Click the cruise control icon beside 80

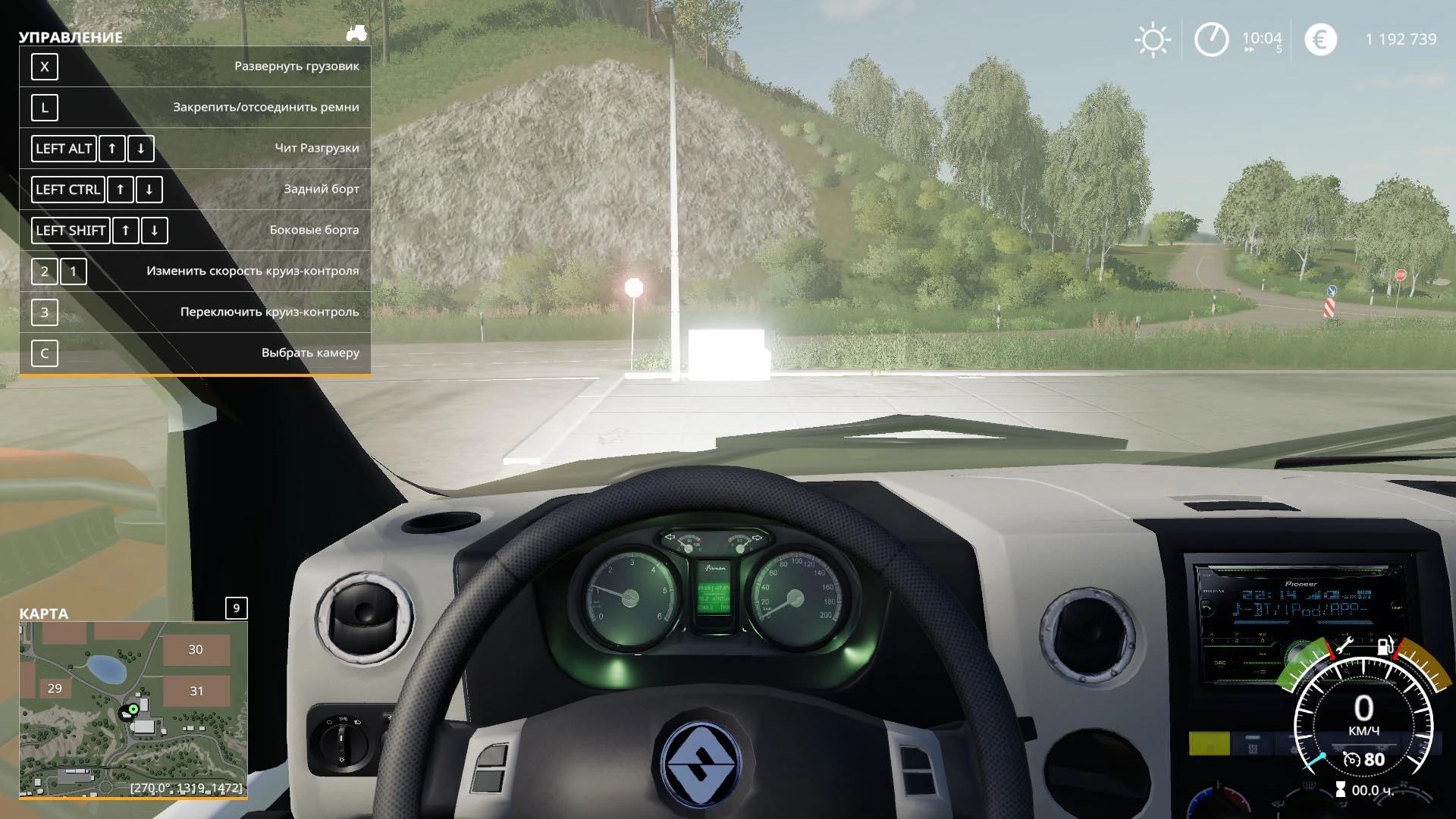point(1351,759)
